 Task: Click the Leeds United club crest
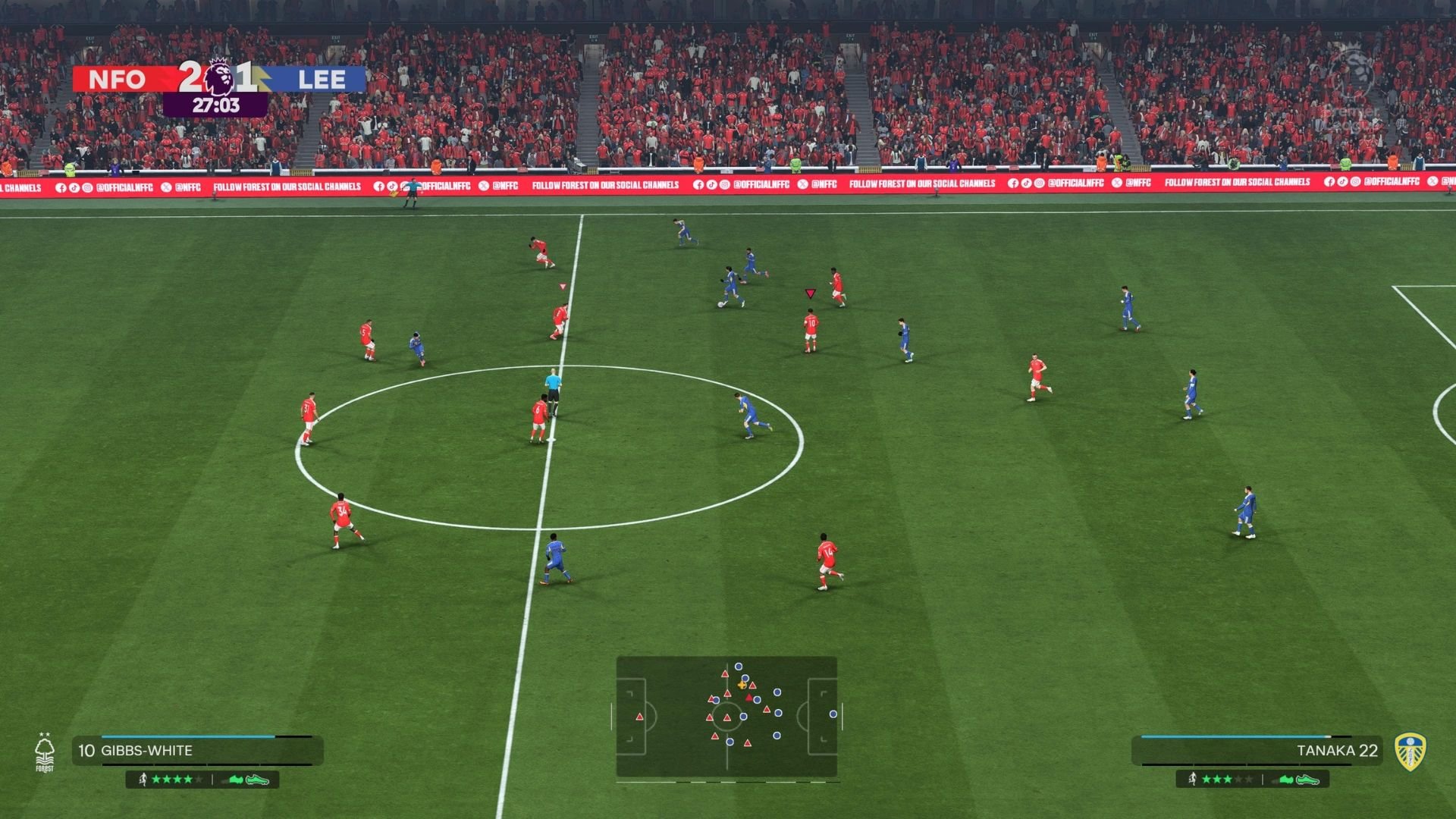click(1410, 752)
